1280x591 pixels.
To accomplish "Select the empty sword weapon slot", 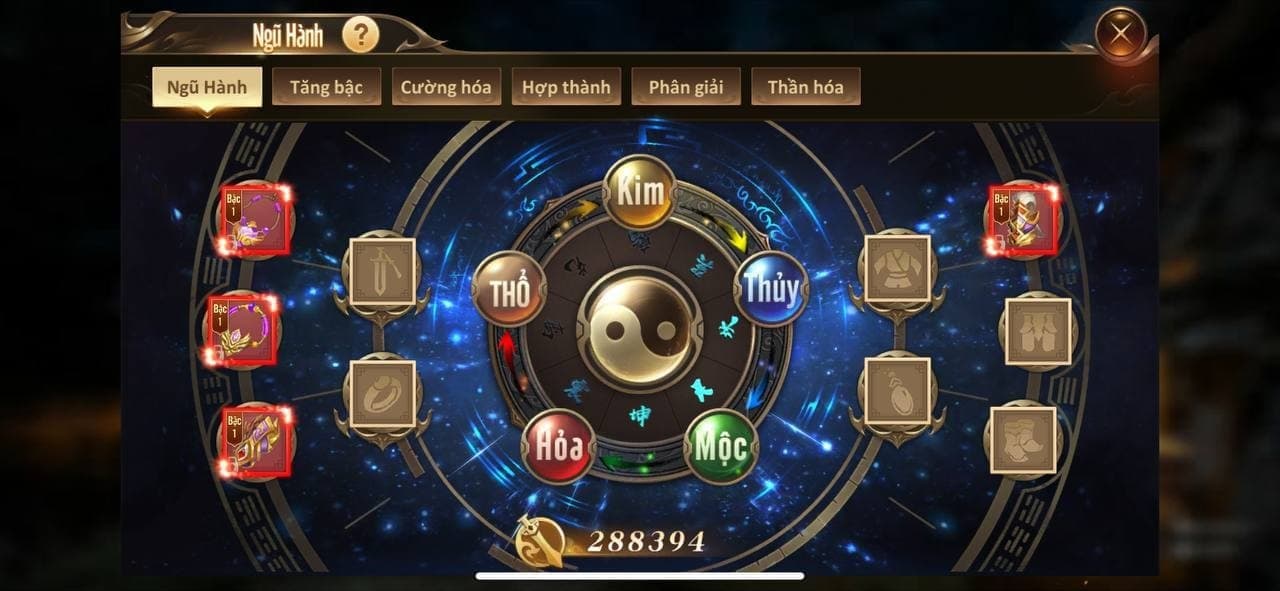I will click(382, 271).
